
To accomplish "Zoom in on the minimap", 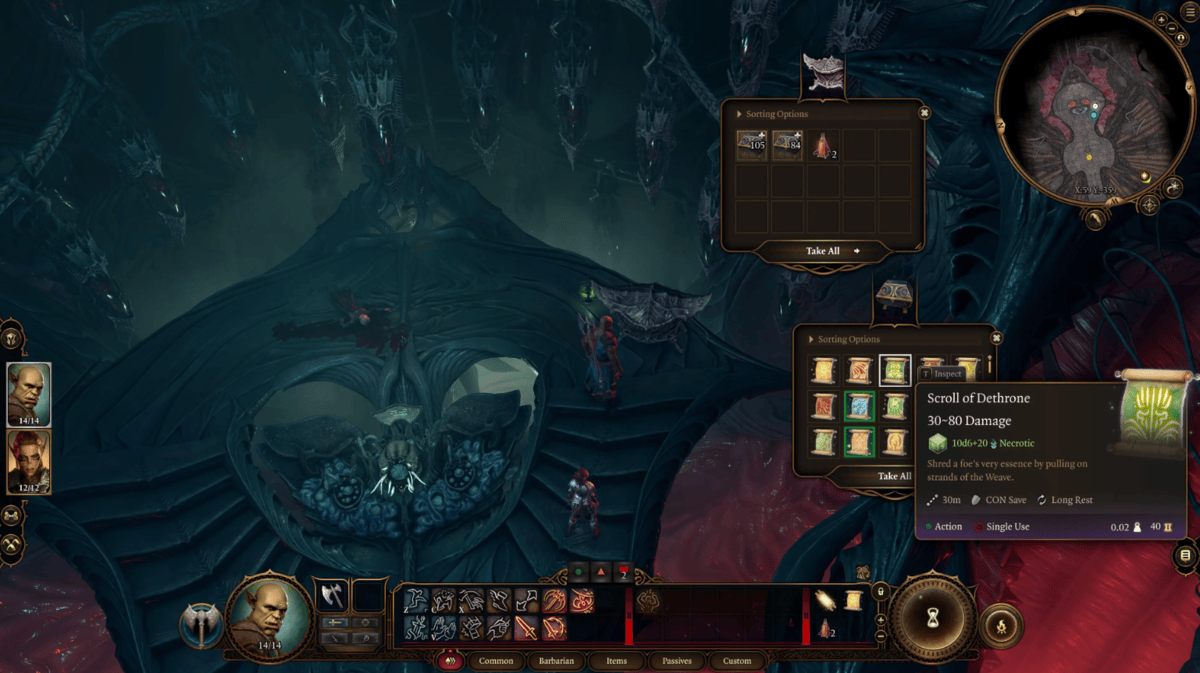I will pos(1159,20).
